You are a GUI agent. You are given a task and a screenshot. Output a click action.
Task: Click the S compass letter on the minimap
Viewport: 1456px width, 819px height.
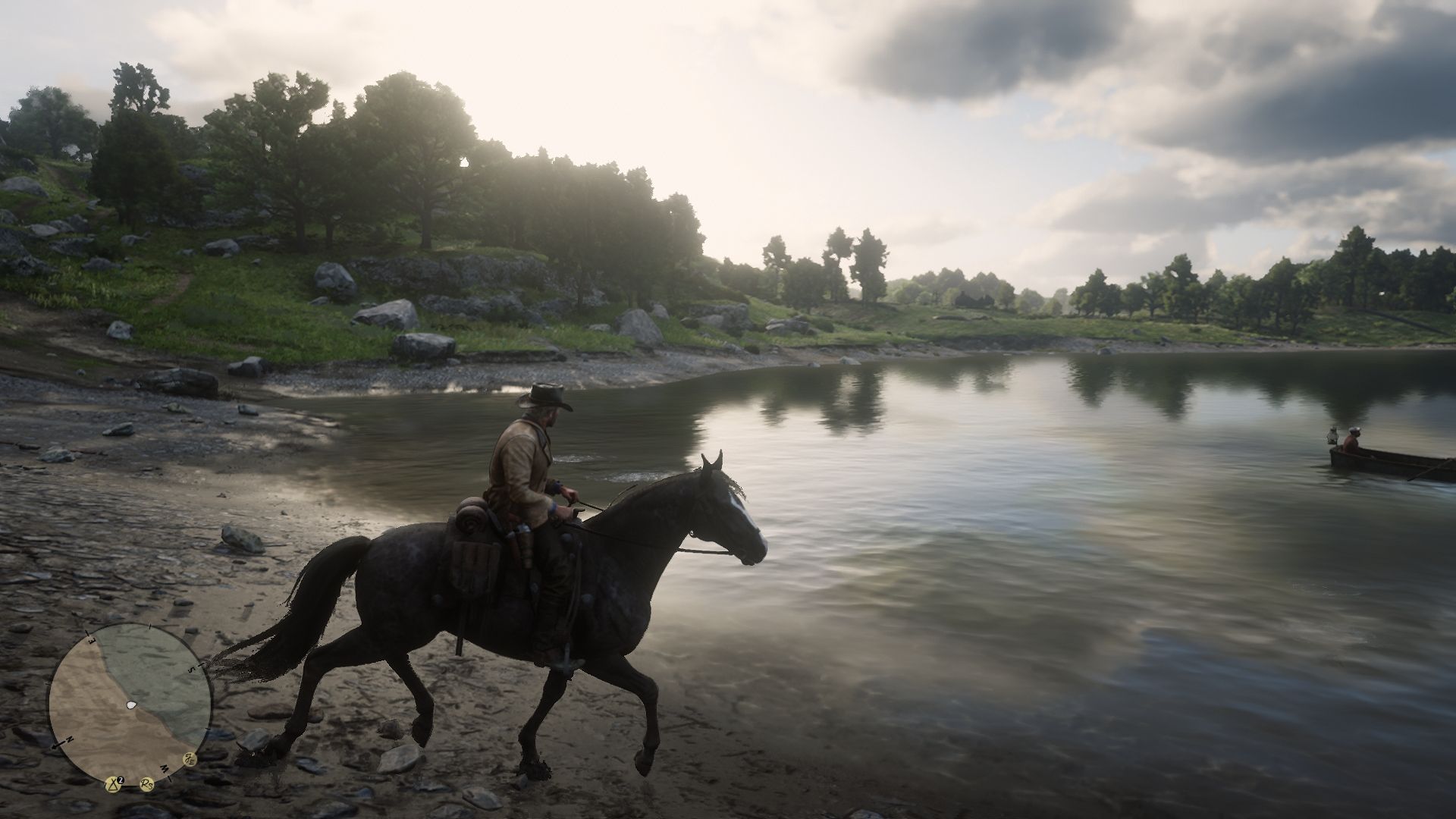pos(192,668)
